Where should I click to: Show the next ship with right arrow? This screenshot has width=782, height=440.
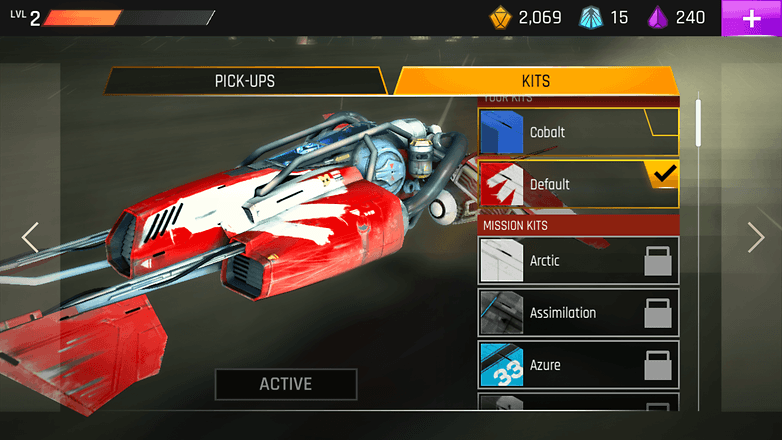click(756, 237)
